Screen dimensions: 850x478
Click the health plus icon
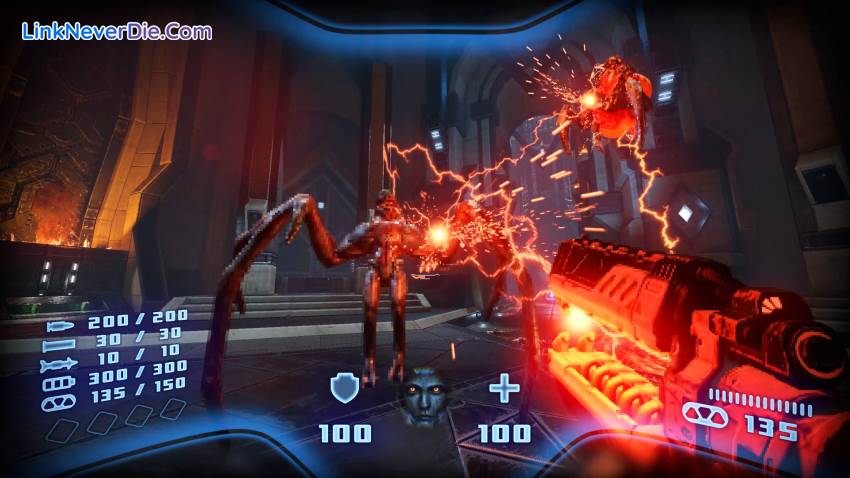tap(503, 388)
